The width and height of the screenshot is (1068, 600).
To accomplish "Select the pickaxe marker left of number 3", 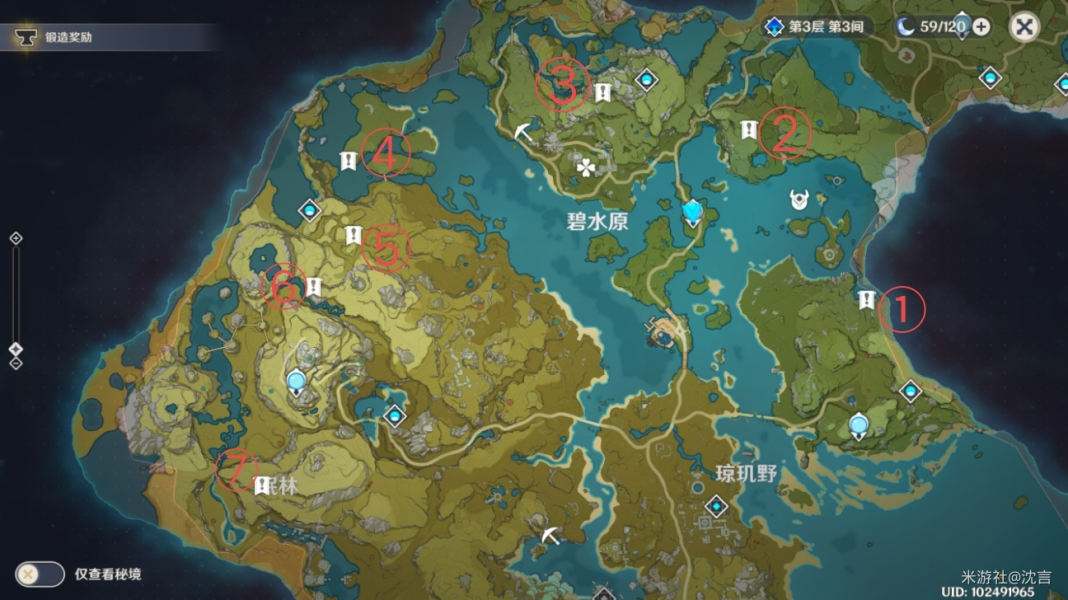I will (525, 130).
